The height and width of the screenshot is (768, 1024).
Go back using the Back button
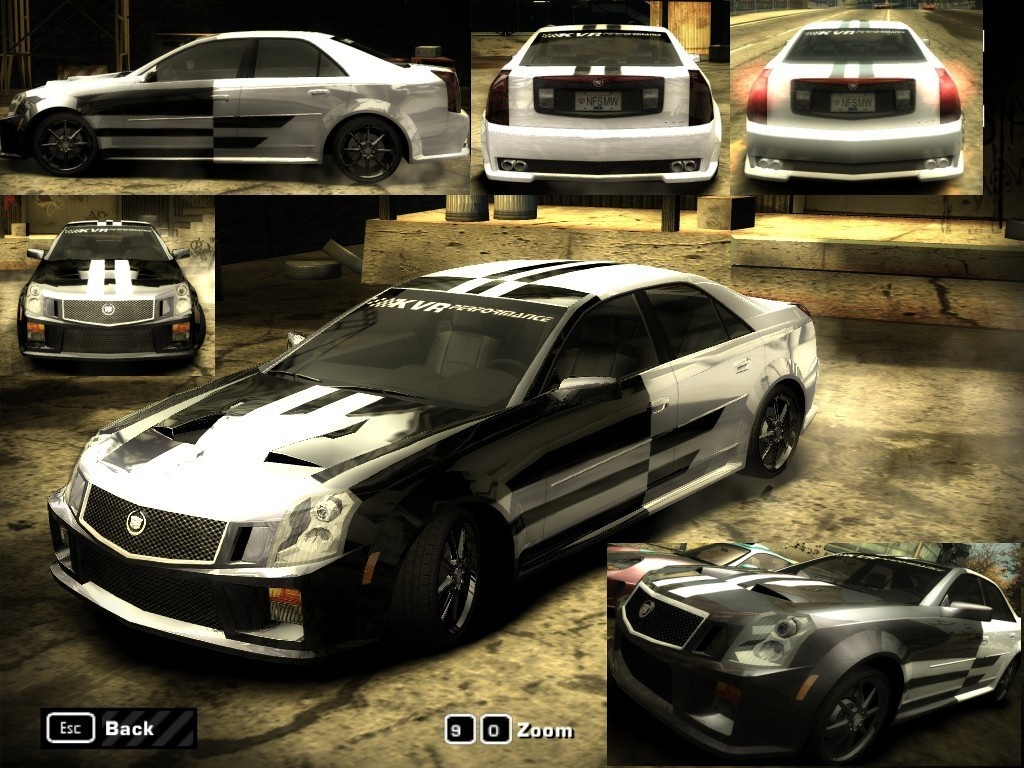(118, 728)
